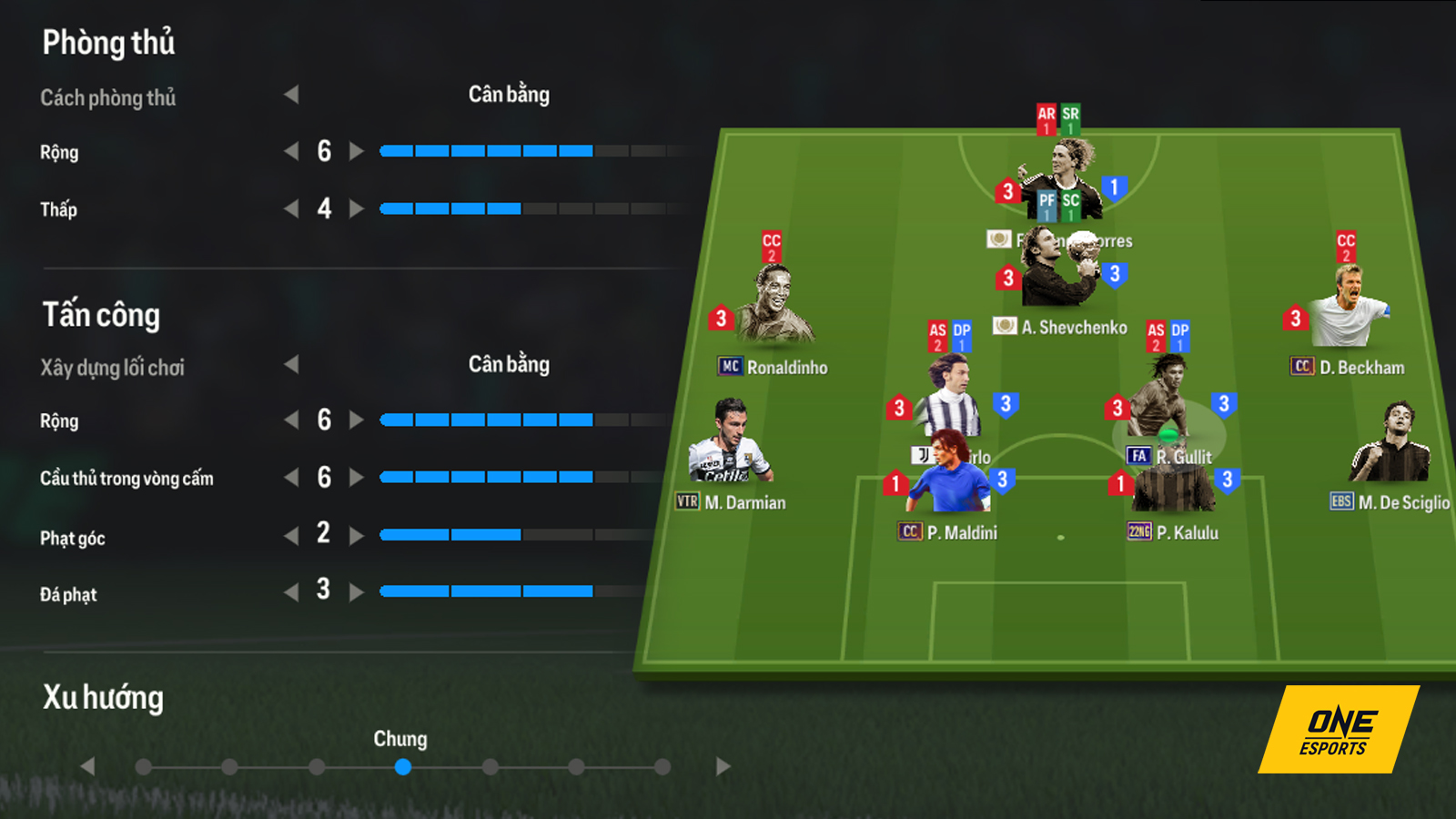Click the green SR badge above F. Torres

pyautogui.click(x=1072, y=117)
